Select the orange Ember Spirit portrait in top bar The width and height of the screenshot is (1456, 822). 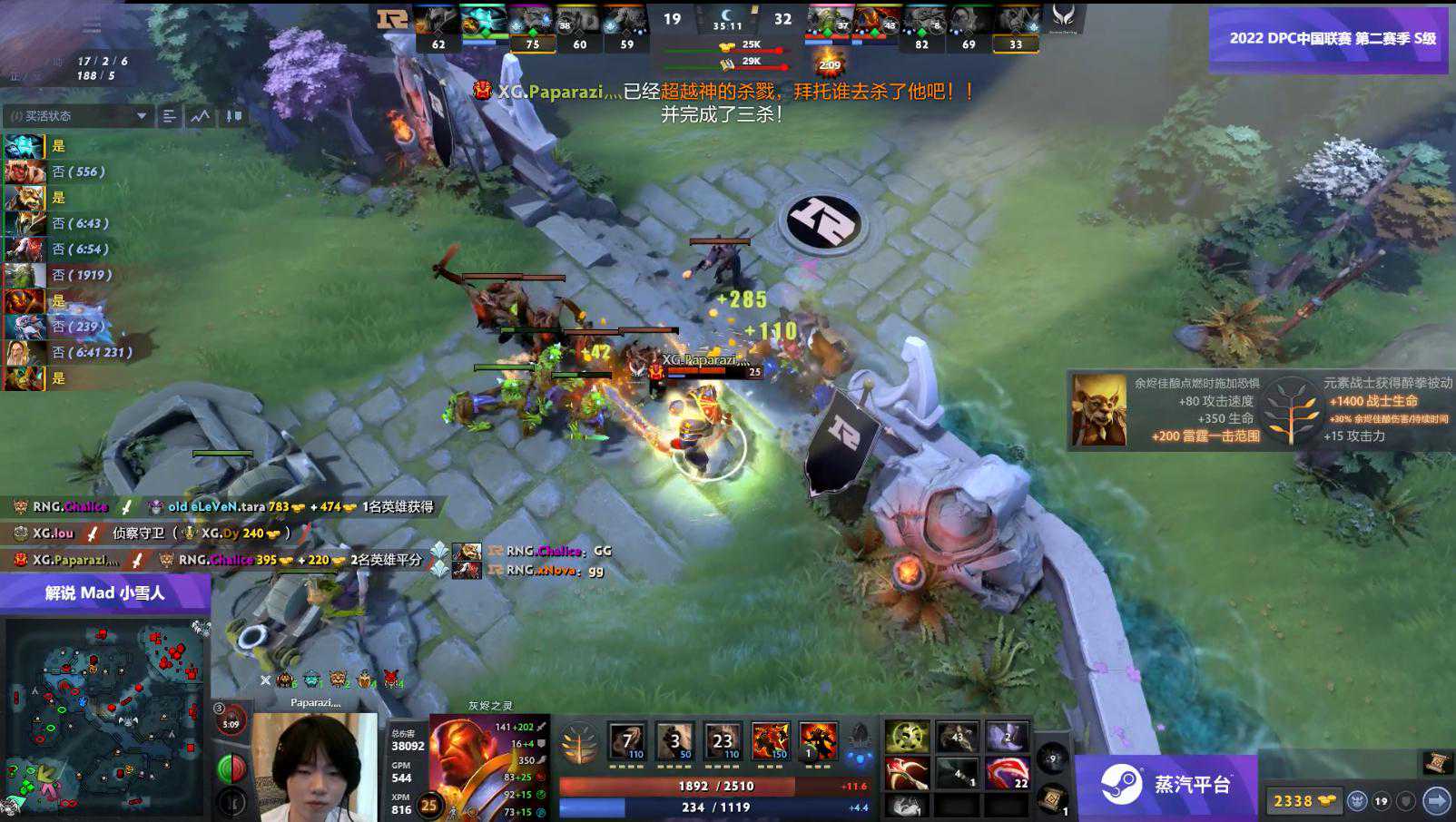pyautogui.click(x=874, y=22)
